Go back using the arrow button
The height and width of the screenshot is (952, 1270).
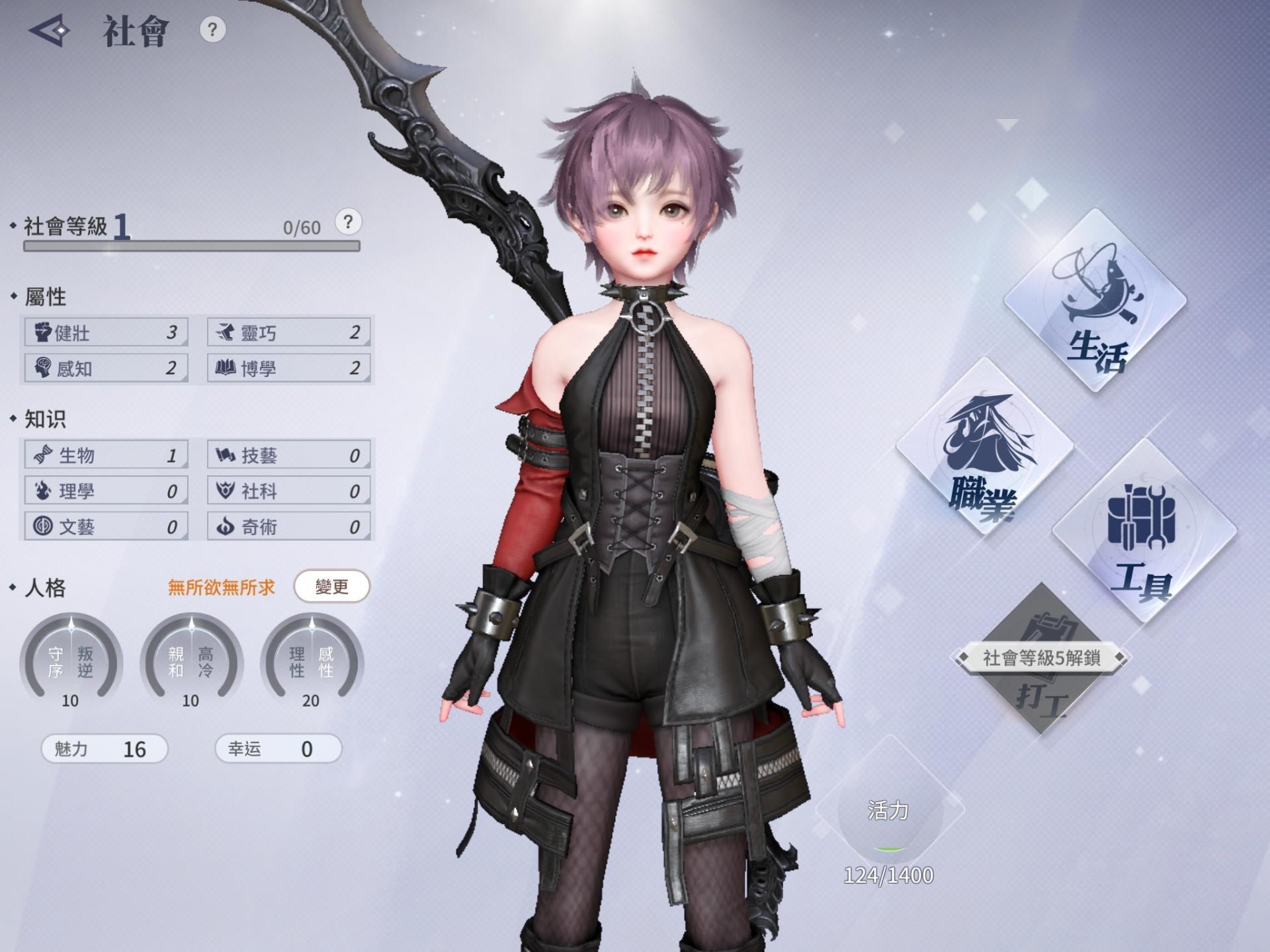(50, 30)
